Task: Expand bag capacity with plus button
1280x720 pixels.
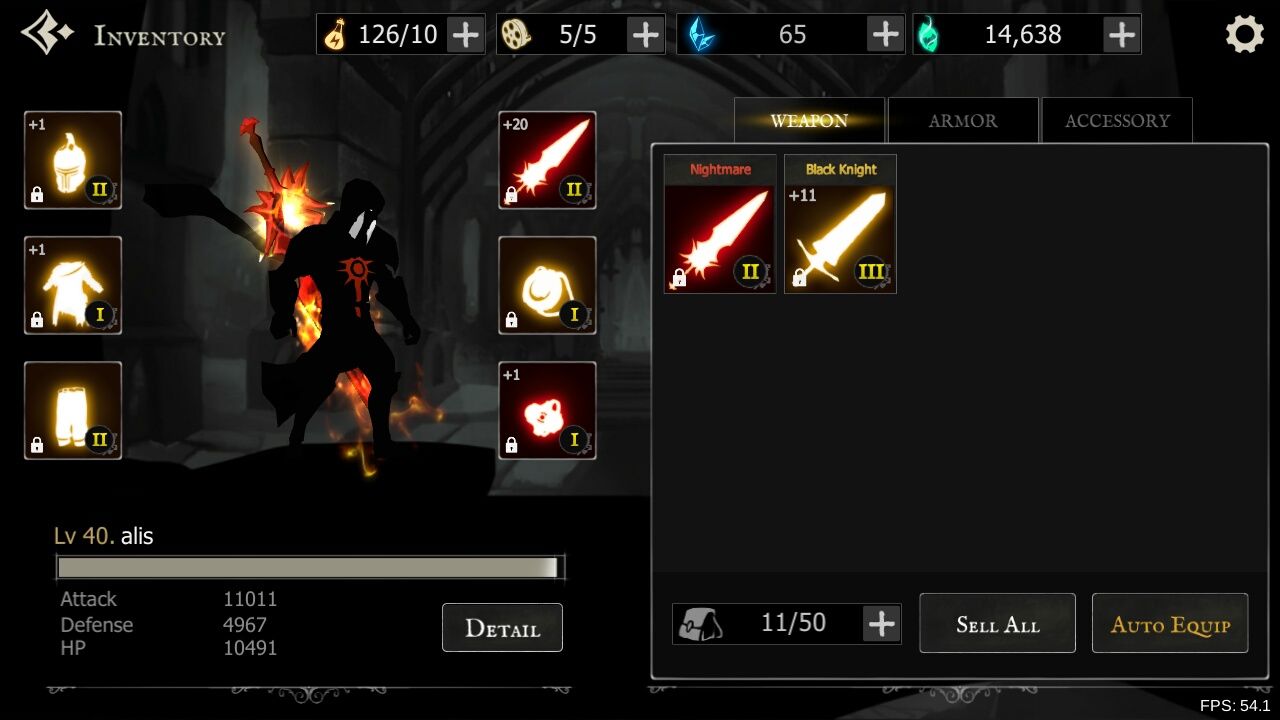Action: click(881, 624)
